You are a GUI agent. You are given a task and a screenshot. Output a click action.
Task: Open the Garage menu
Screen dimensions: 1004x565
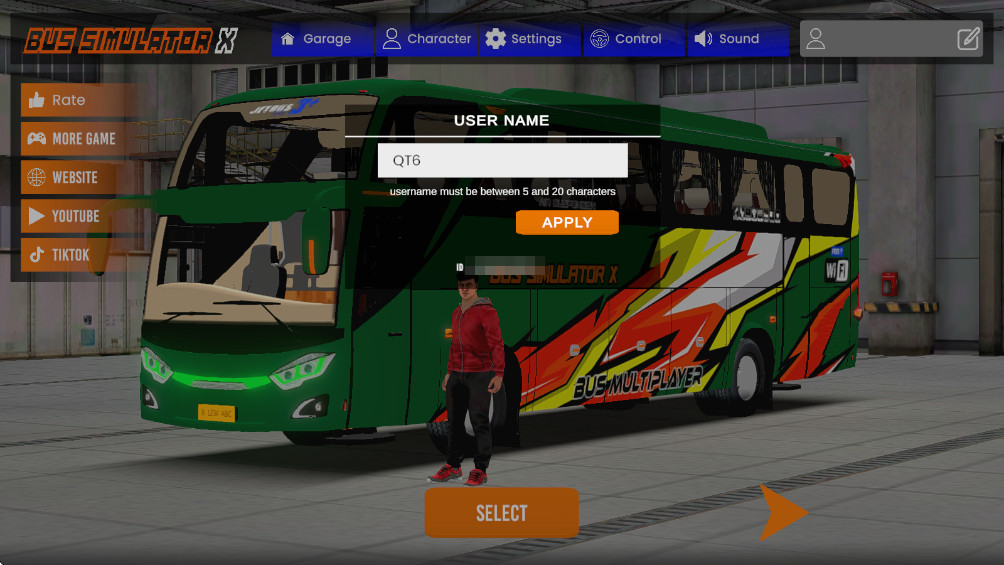(x=316, y=39)
